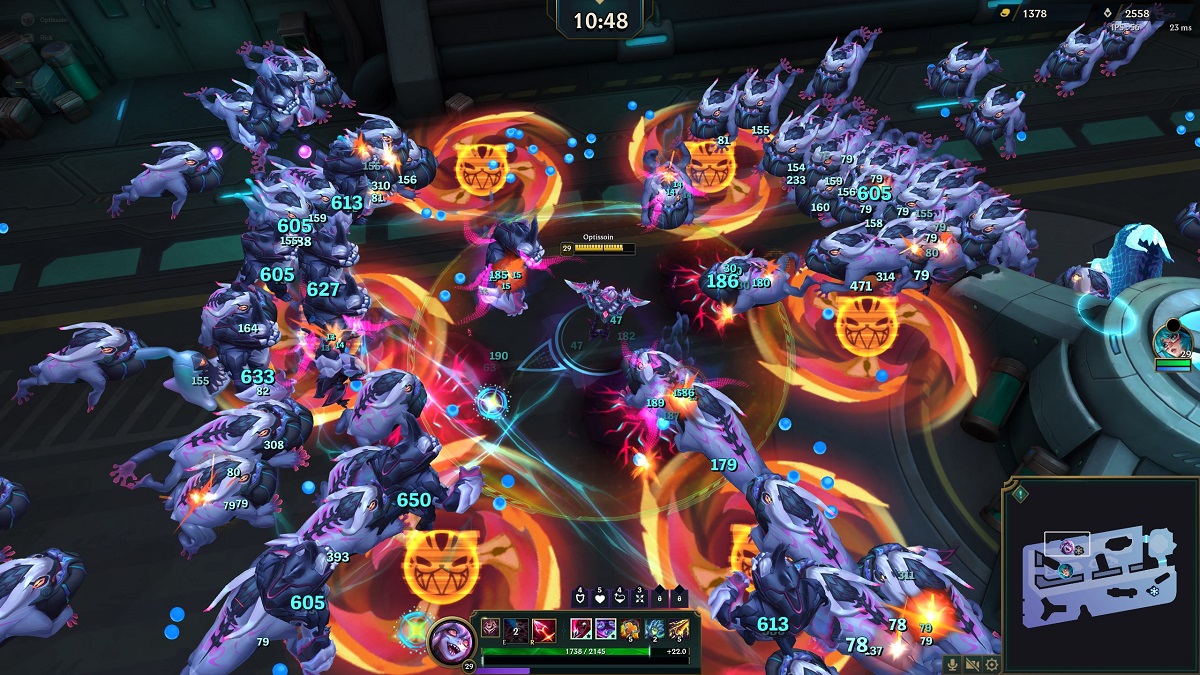Click the plain heart stat upgrade
Viewport: 1200px width, 675px height.
click(x=601, y=599)
